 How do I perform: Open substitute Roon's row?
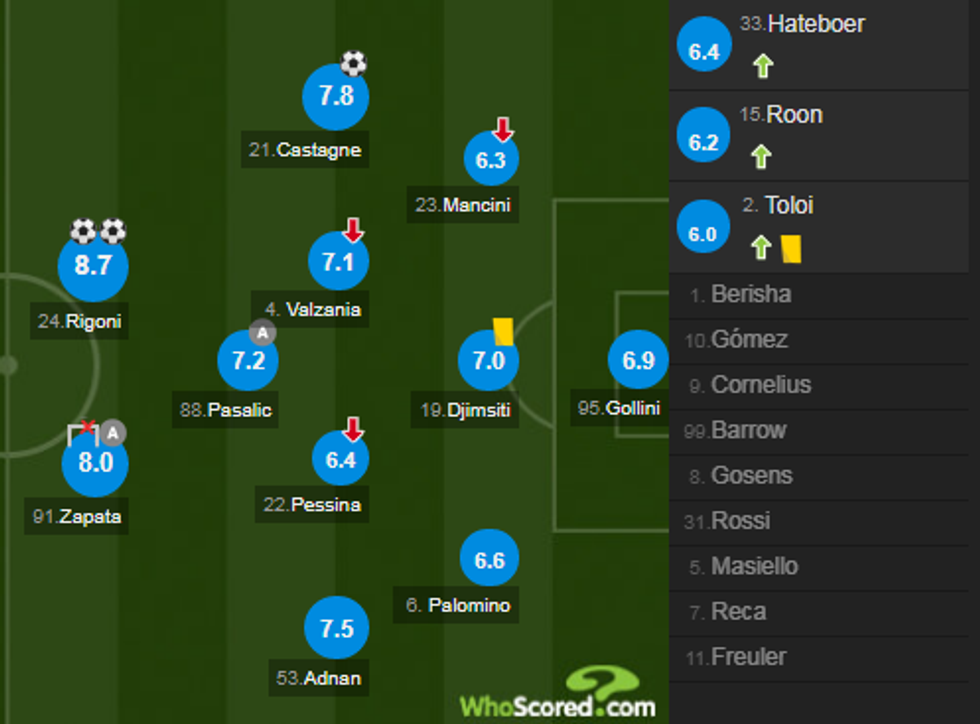tap(794, 115)
